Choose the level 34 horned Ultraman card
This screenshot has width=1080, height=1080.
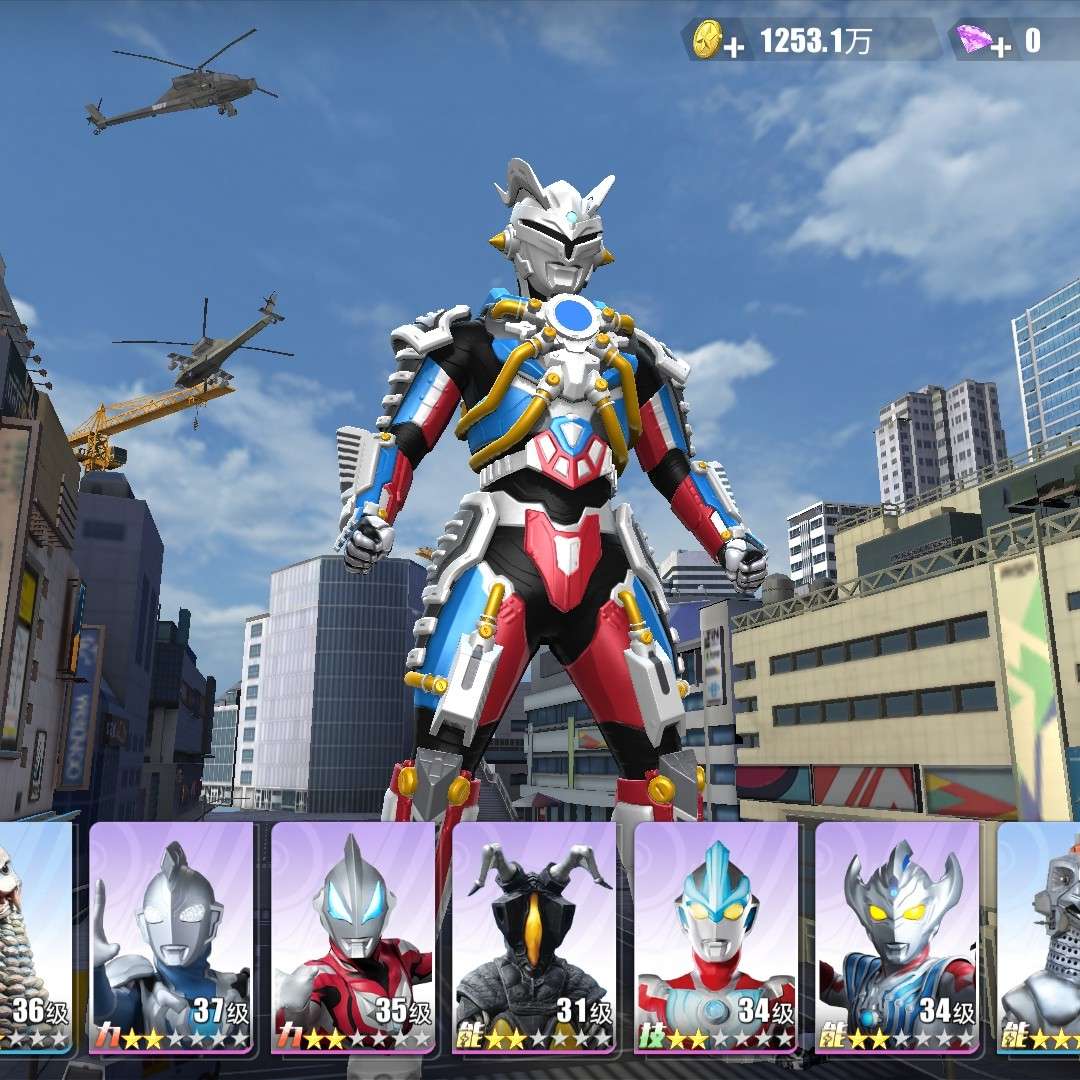897,937
